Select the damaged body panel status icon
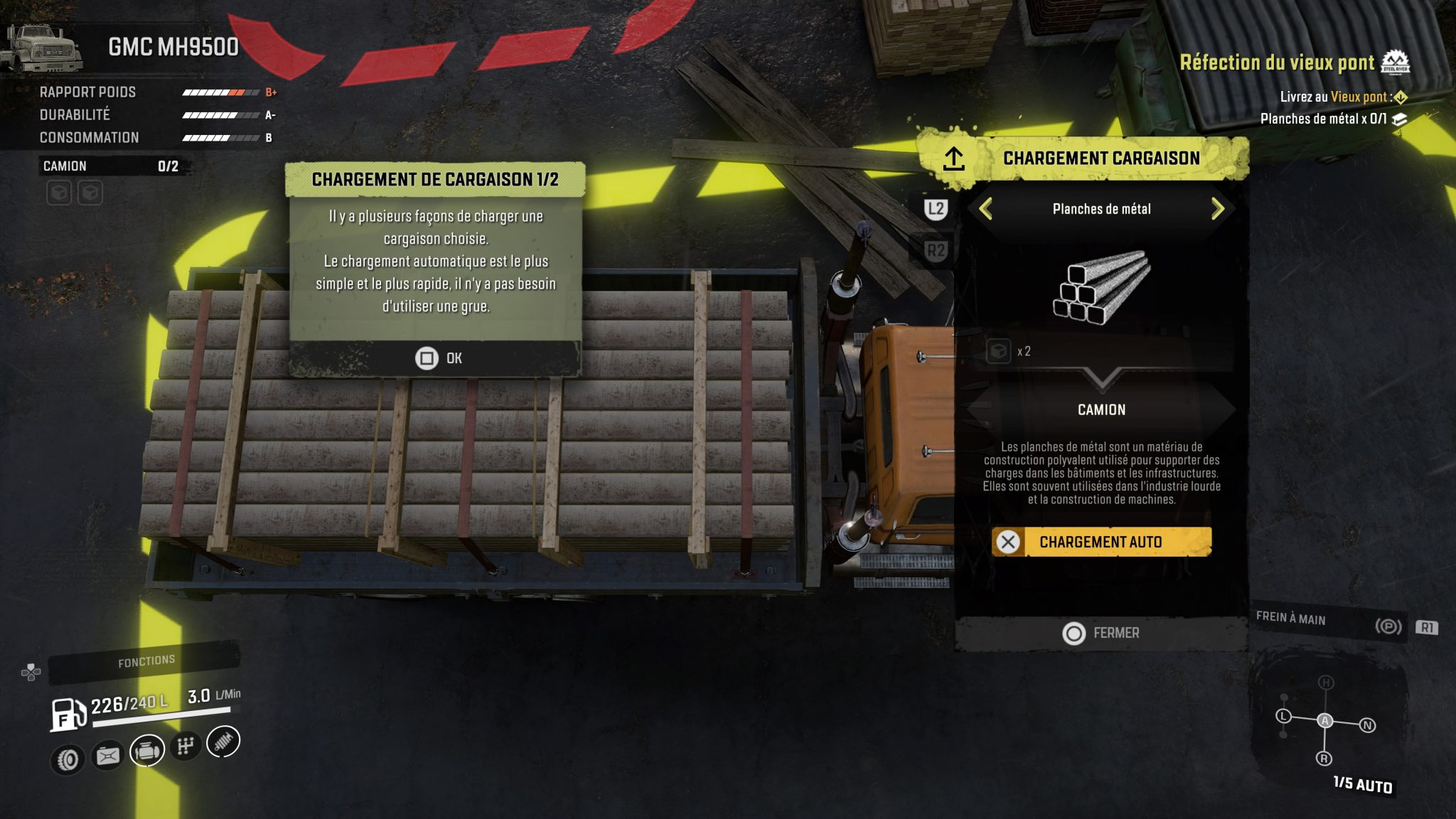The image size is (1456, 819). 108,756
